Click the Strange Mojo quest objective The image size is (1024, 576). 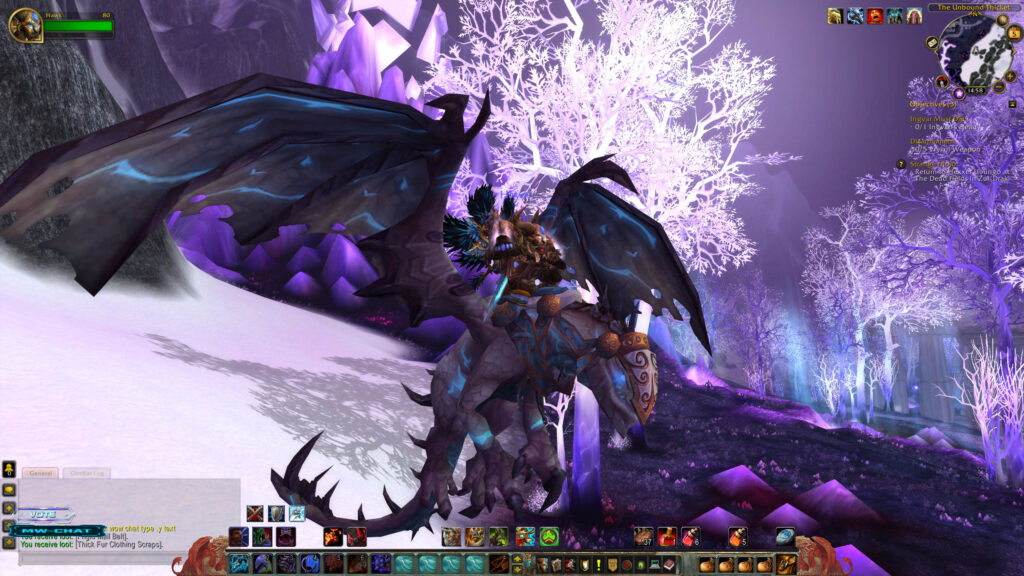click(932, 164)
